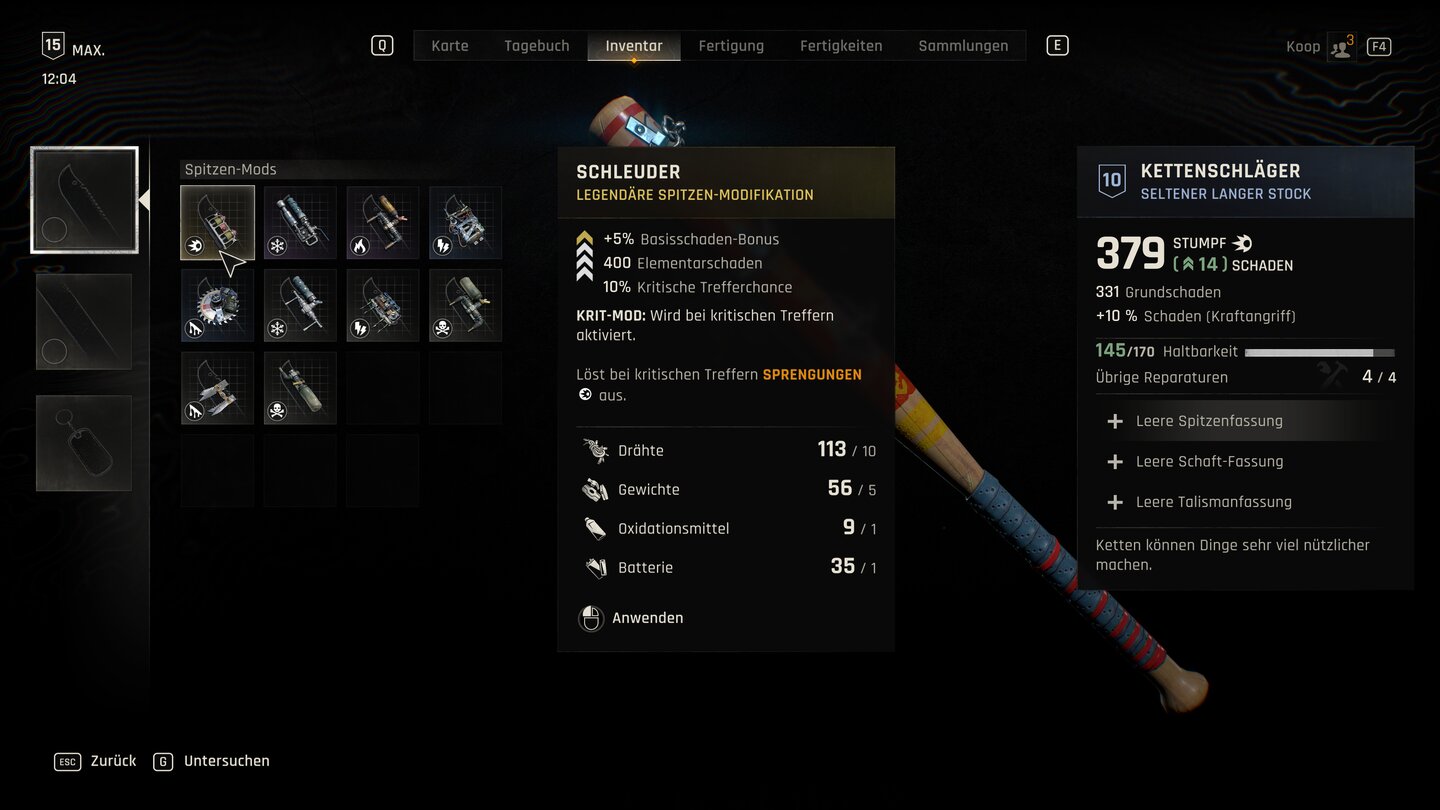Choose the dog tag charm category slot
1440x810 pixels.
(84, 443)
